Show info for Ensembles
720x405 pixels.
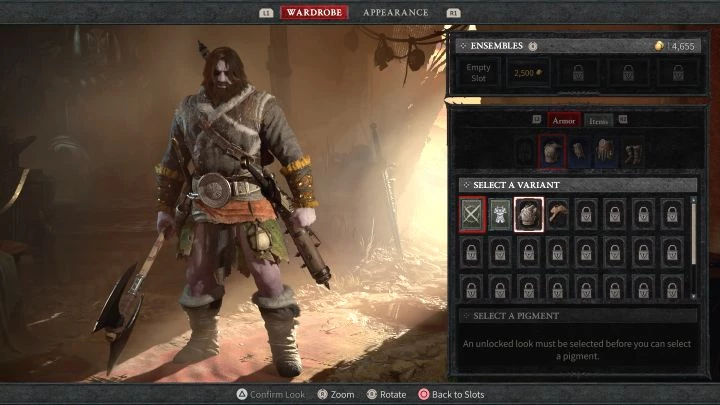pos(533,46)
